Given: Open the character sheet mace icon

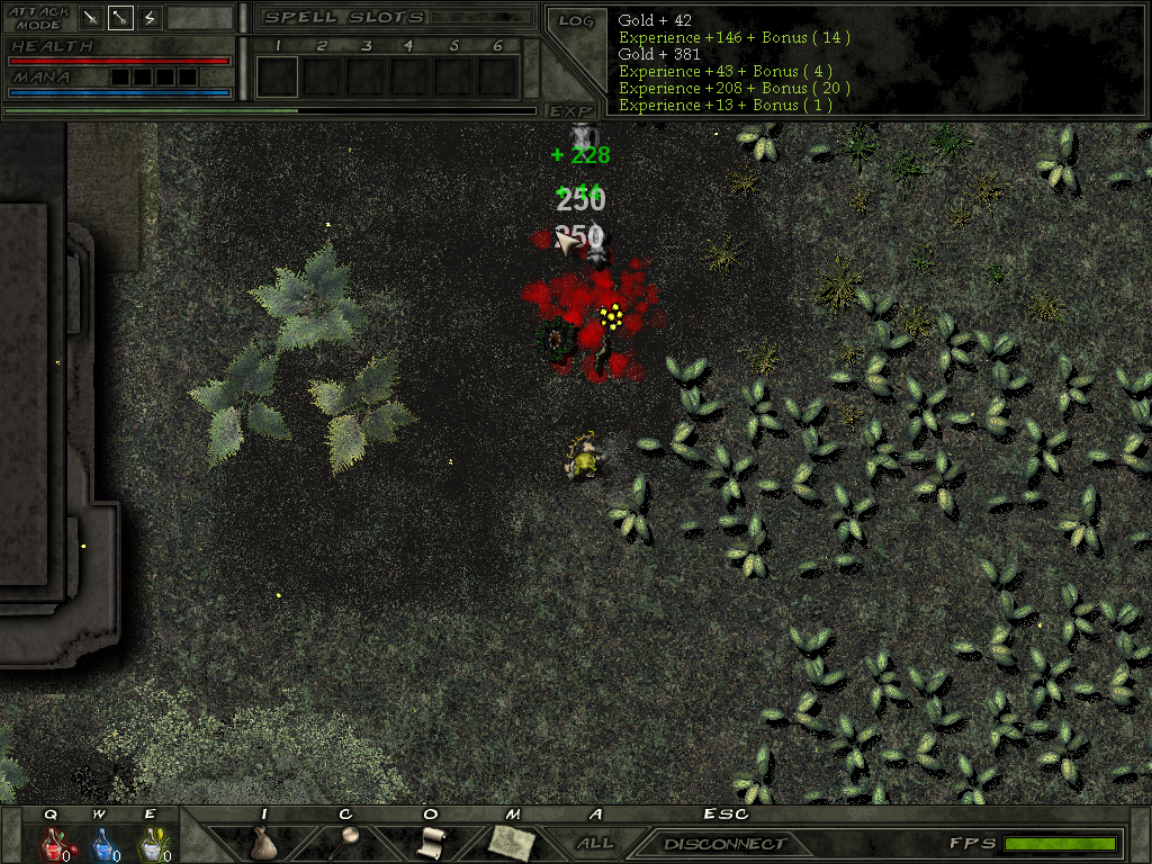Looking at the screenshot, I should [x=347, y=840].
